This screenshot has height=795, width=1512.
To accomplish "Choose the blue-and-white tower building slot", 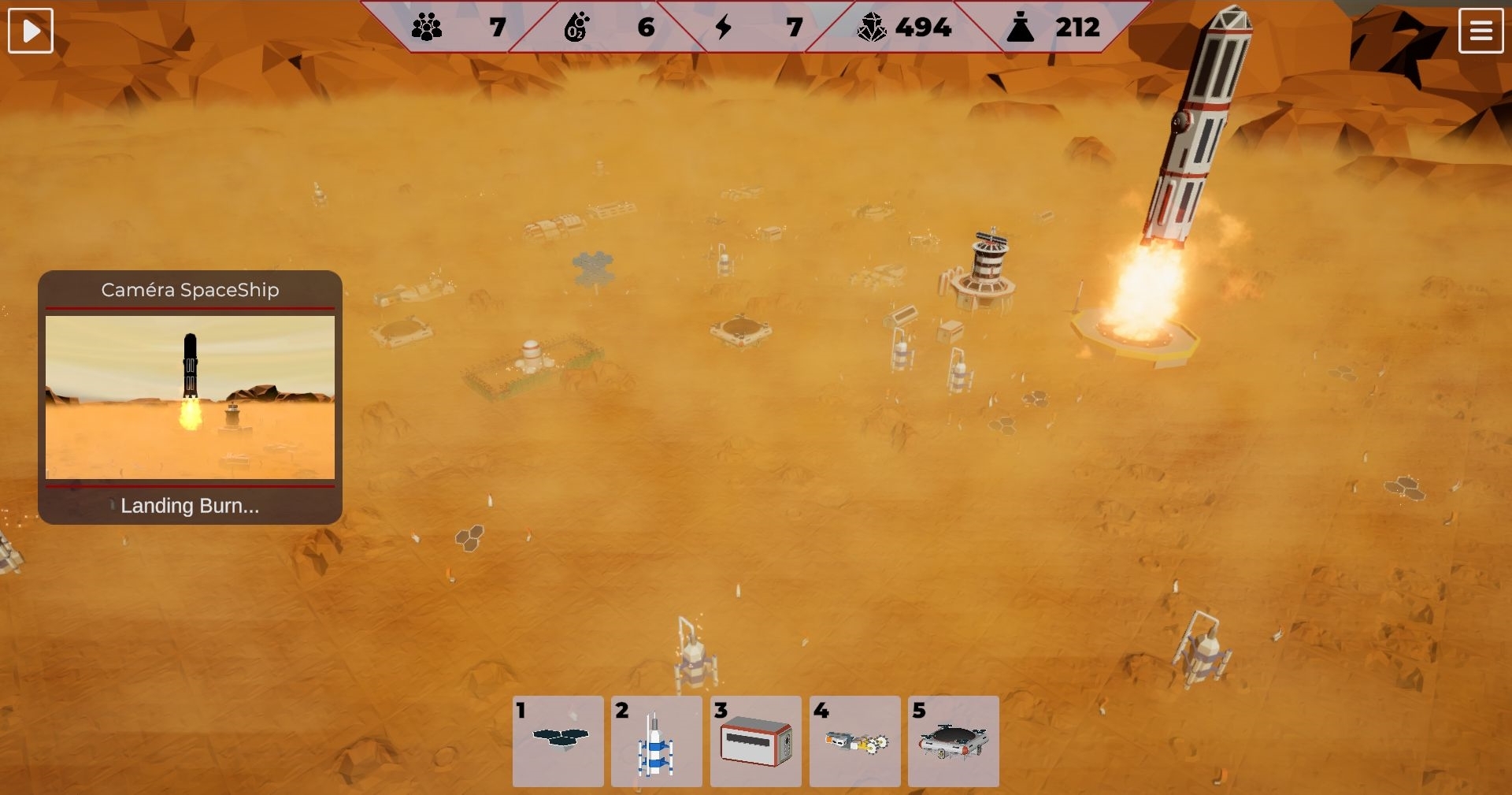I will tap(657, 741).
